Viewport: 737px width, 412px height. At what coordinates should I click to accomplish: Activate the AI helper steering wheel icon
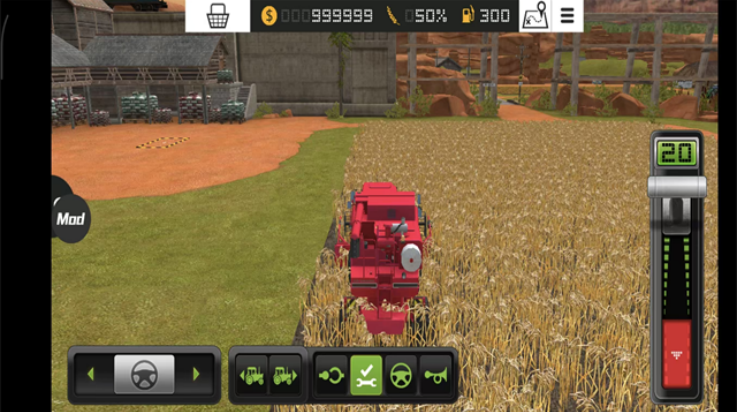[401, 375]
